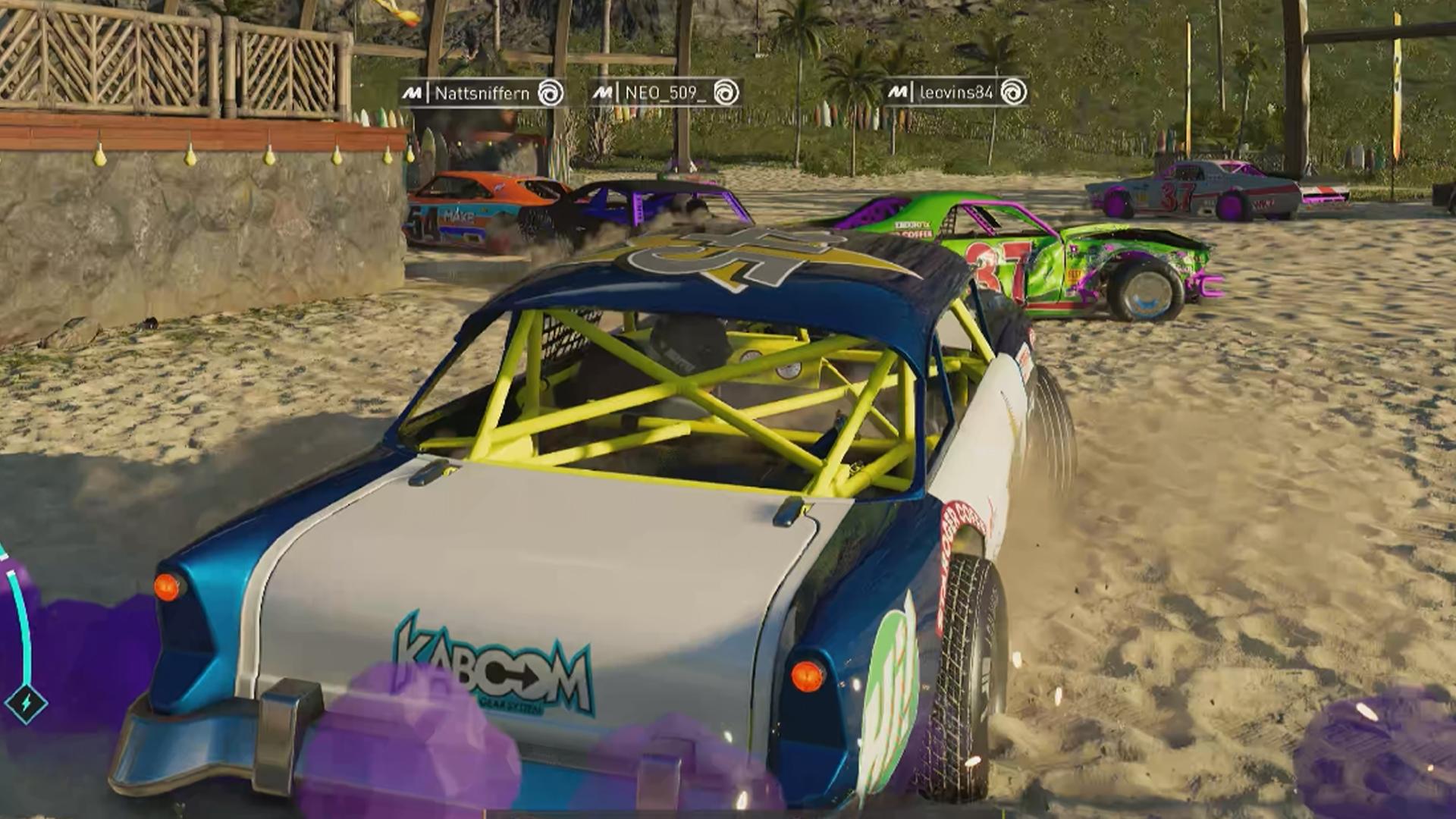
Task: Toggle the leovins84 gamertag display
Action: 957,94
